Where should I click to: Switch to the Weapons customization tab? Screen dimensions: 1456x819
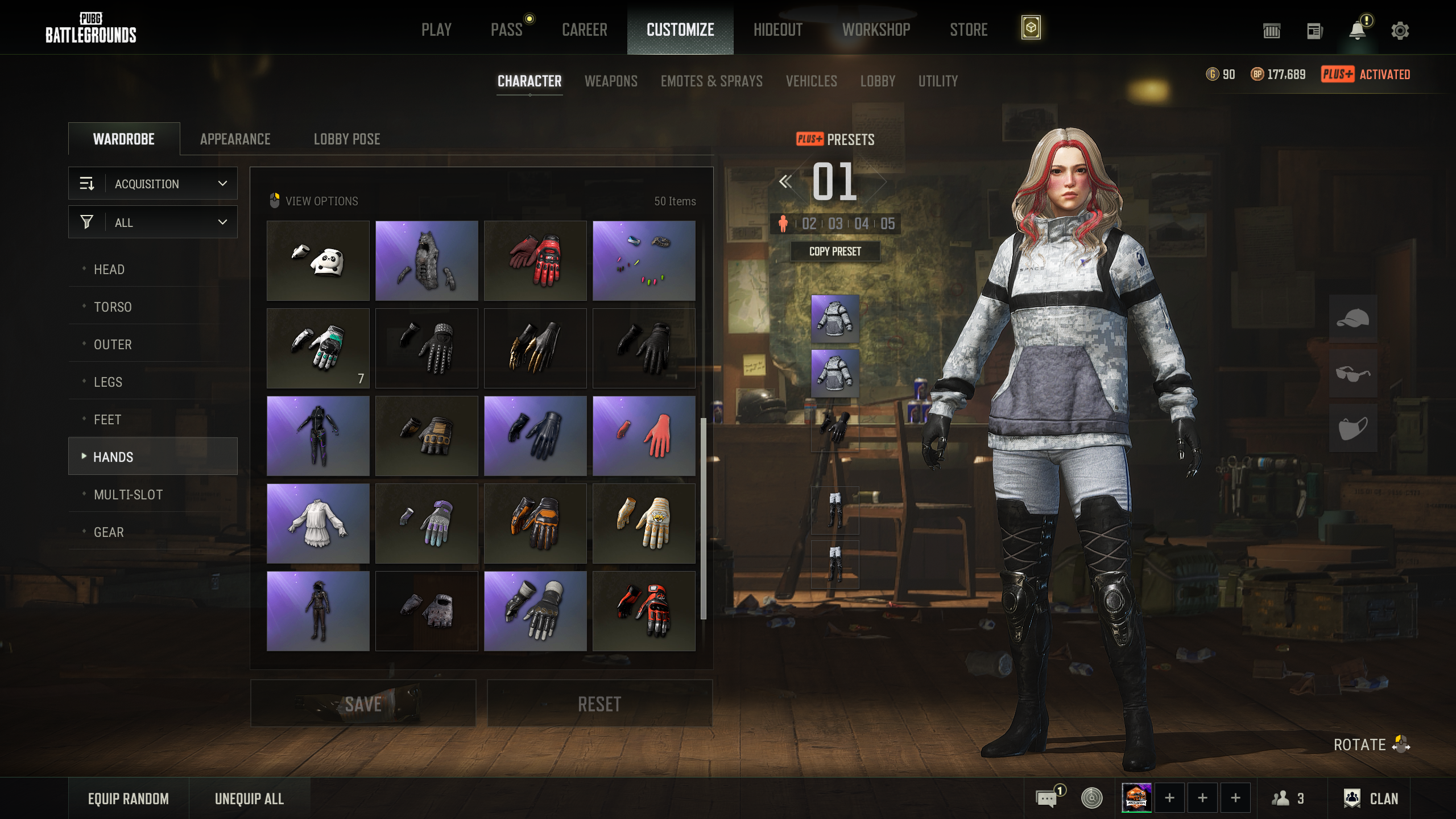pyautogui.click(x=611, y=81)
